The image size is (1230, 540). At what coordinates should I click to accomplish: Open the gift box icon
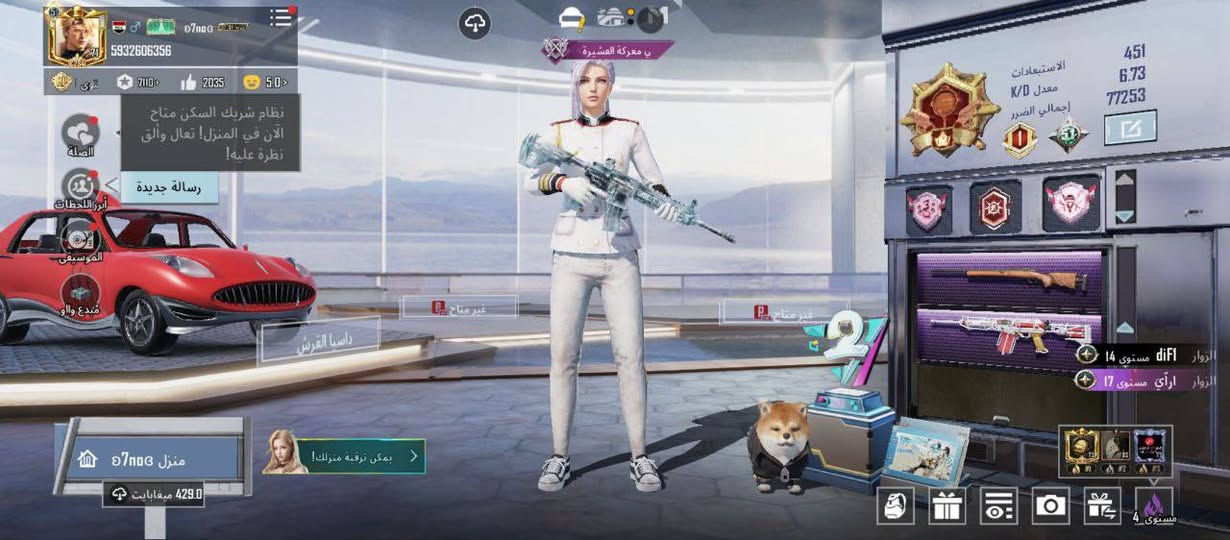coord(946,506)
